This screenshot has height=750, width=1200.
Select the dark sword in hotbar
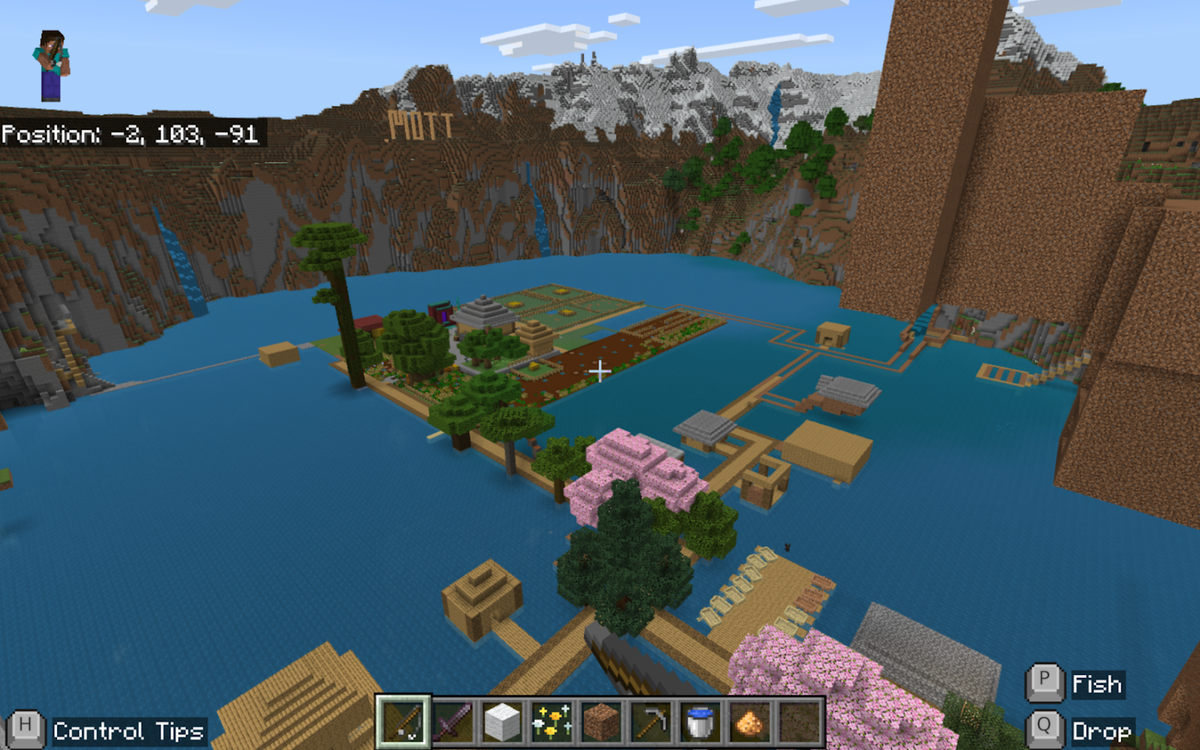(x=454, y=721)
